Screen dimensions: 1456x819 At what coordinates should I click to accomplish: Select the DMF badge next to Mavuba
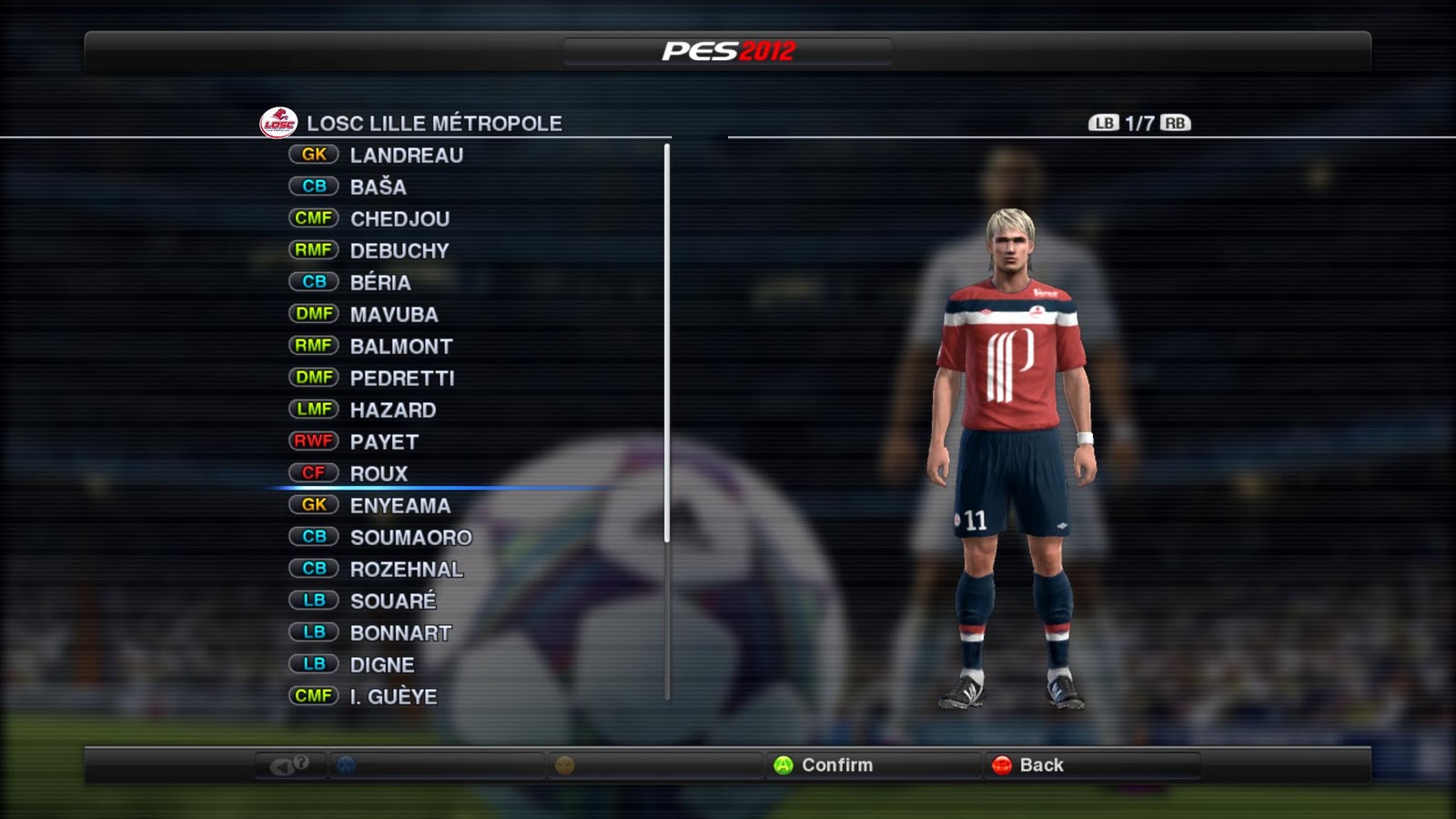(313, 314)
